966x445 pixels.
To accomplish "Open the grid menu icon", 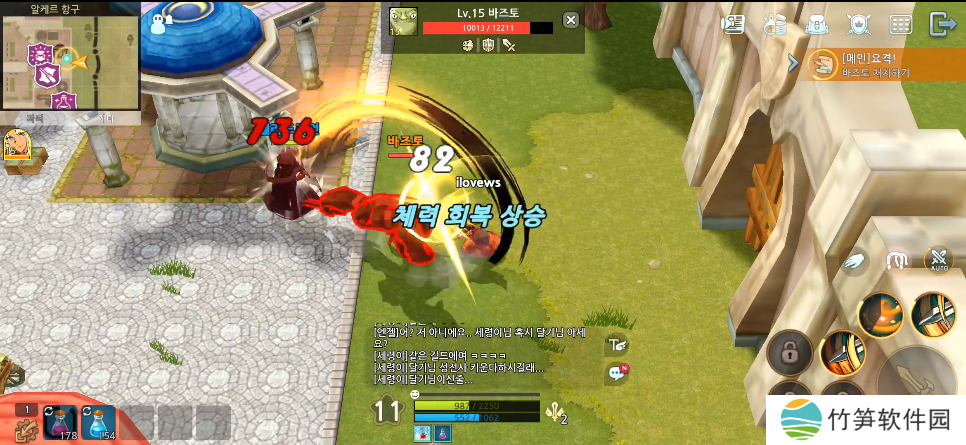I will coord(900,24).
